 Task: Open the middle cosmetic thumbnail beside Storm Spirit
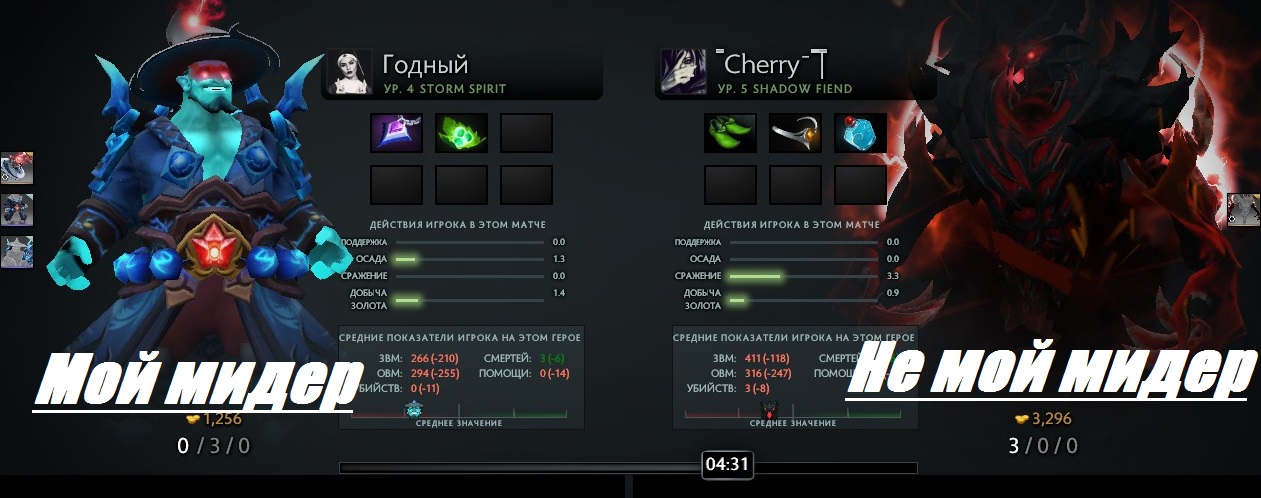17,210
